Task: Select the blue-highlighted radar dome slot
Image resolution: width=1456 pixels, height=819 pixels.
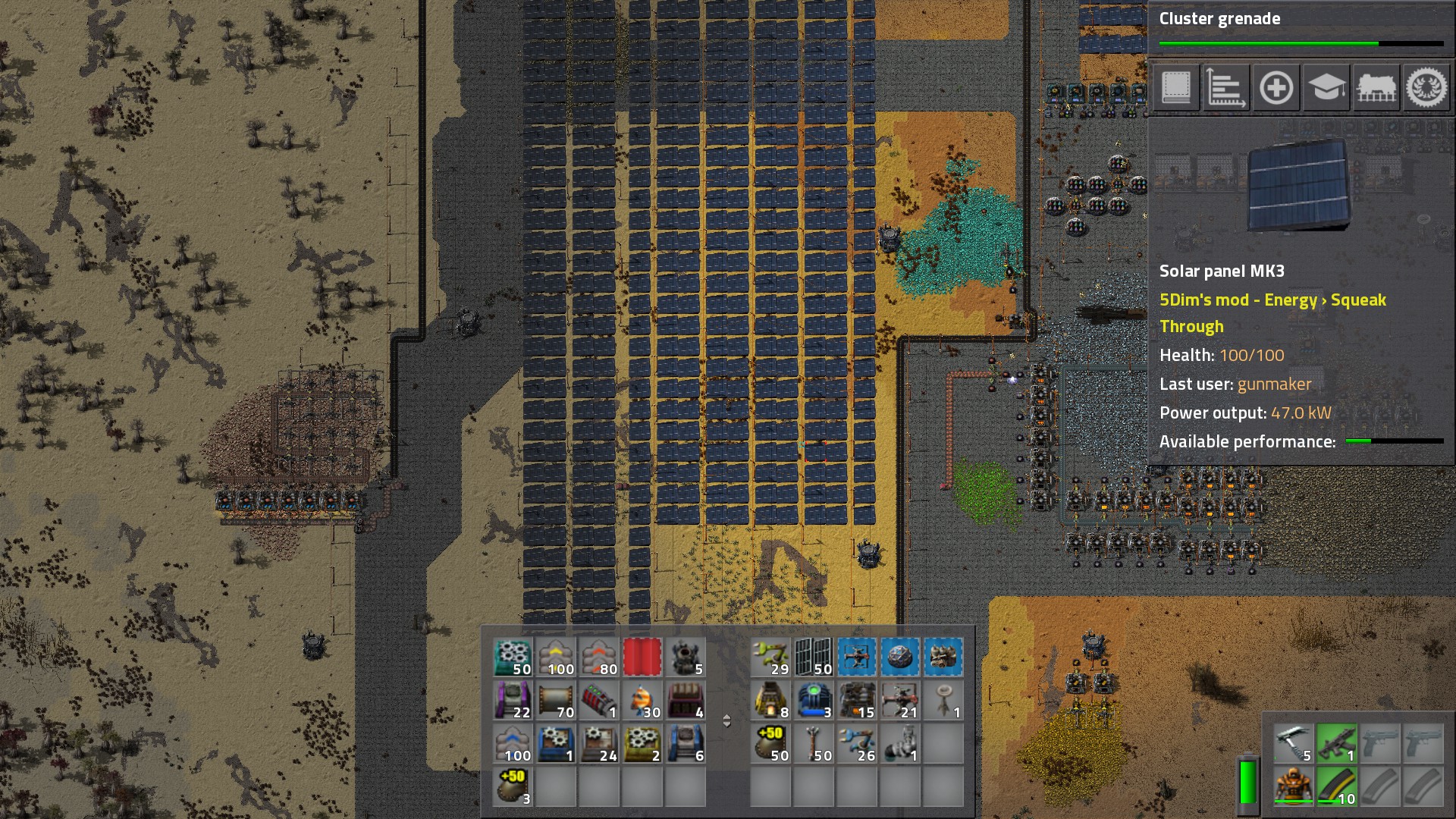Action: (x=899, y=657)
